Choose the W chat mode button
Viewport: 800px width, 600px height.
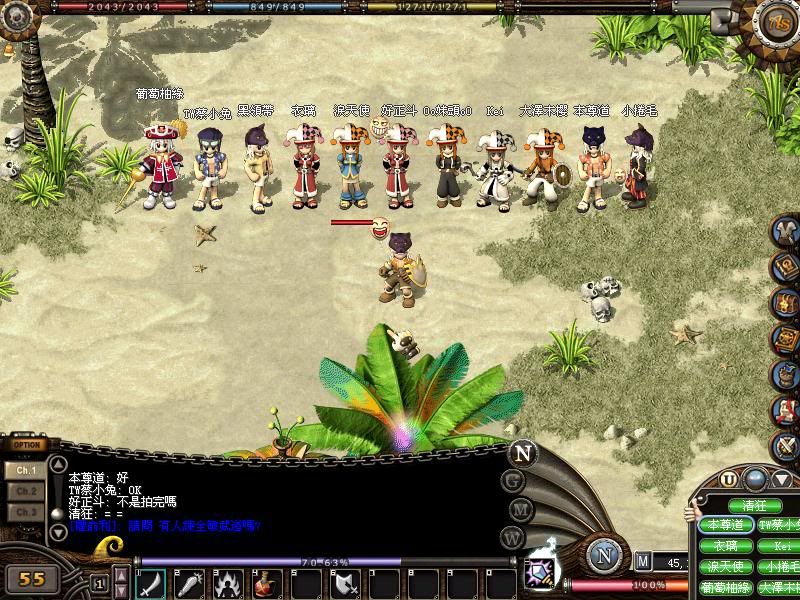[x=514, y=537]
